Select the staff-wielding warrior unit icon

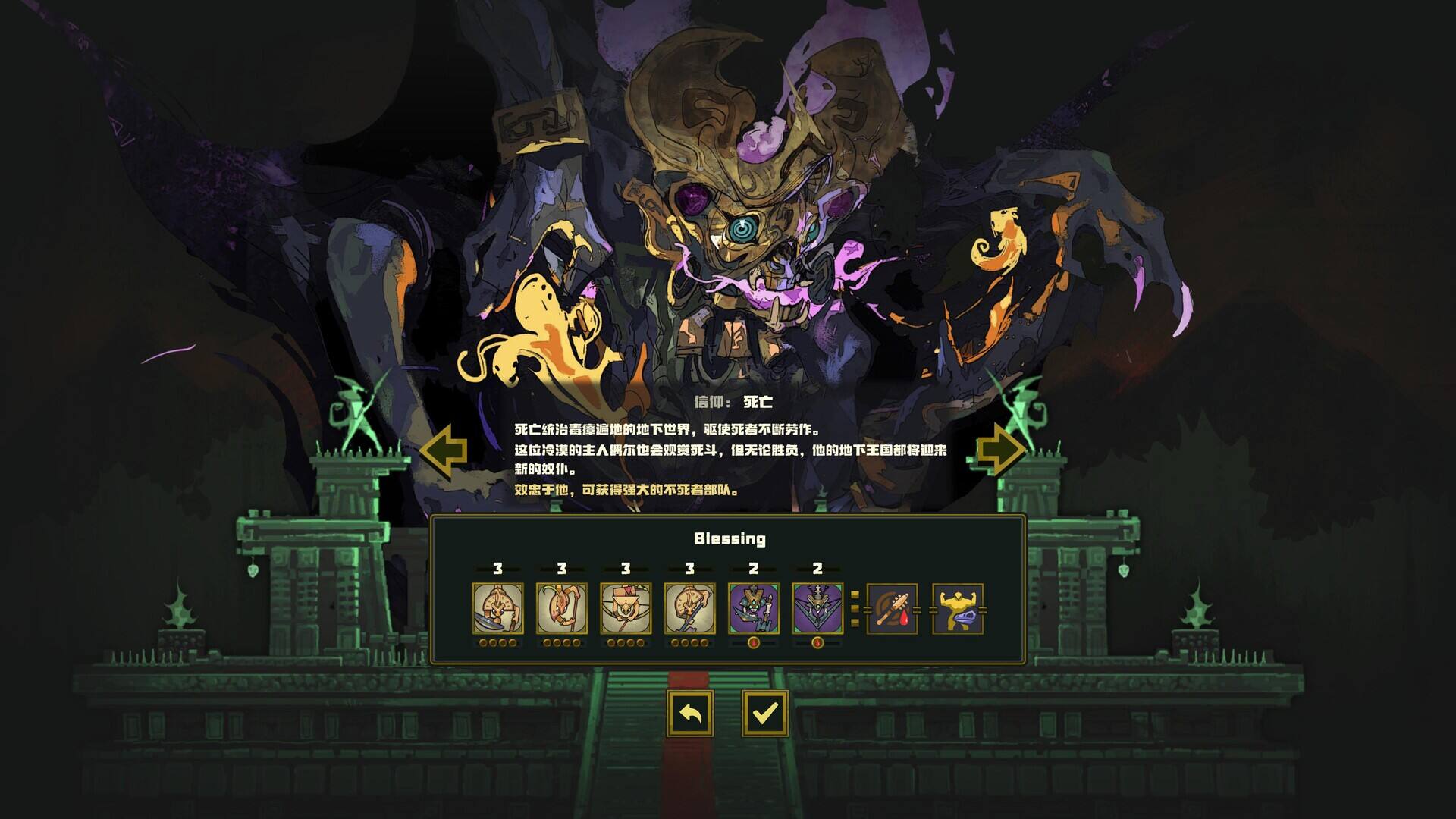click(x=561, y=608)
